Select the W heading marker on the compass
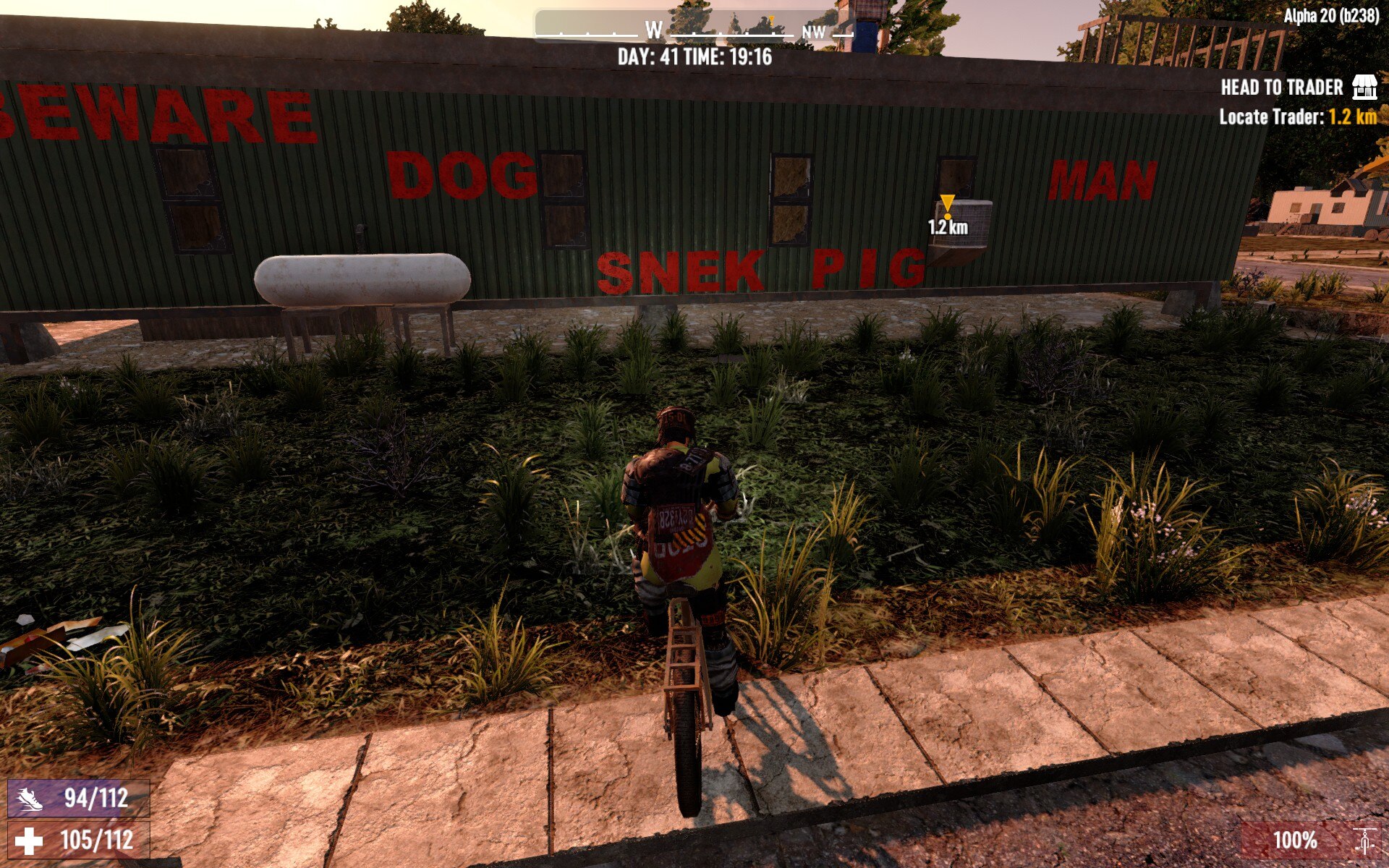The width and height of the screenshot is (1389, 868). click(x=653, y=29)
